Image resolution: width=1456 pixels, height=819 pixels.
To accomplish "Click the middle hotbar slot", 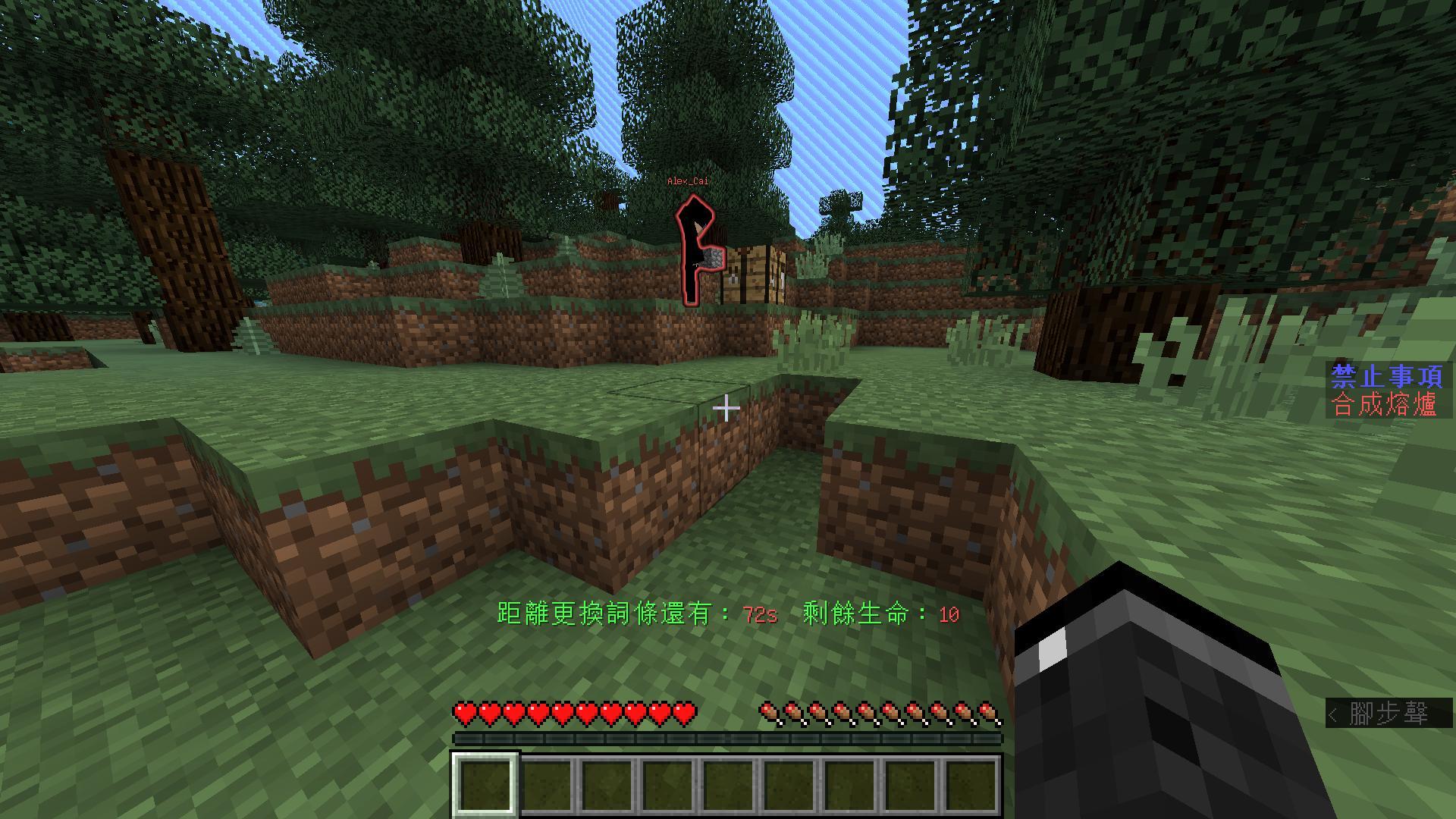I will pyautogui.click(x=728, y=785).
